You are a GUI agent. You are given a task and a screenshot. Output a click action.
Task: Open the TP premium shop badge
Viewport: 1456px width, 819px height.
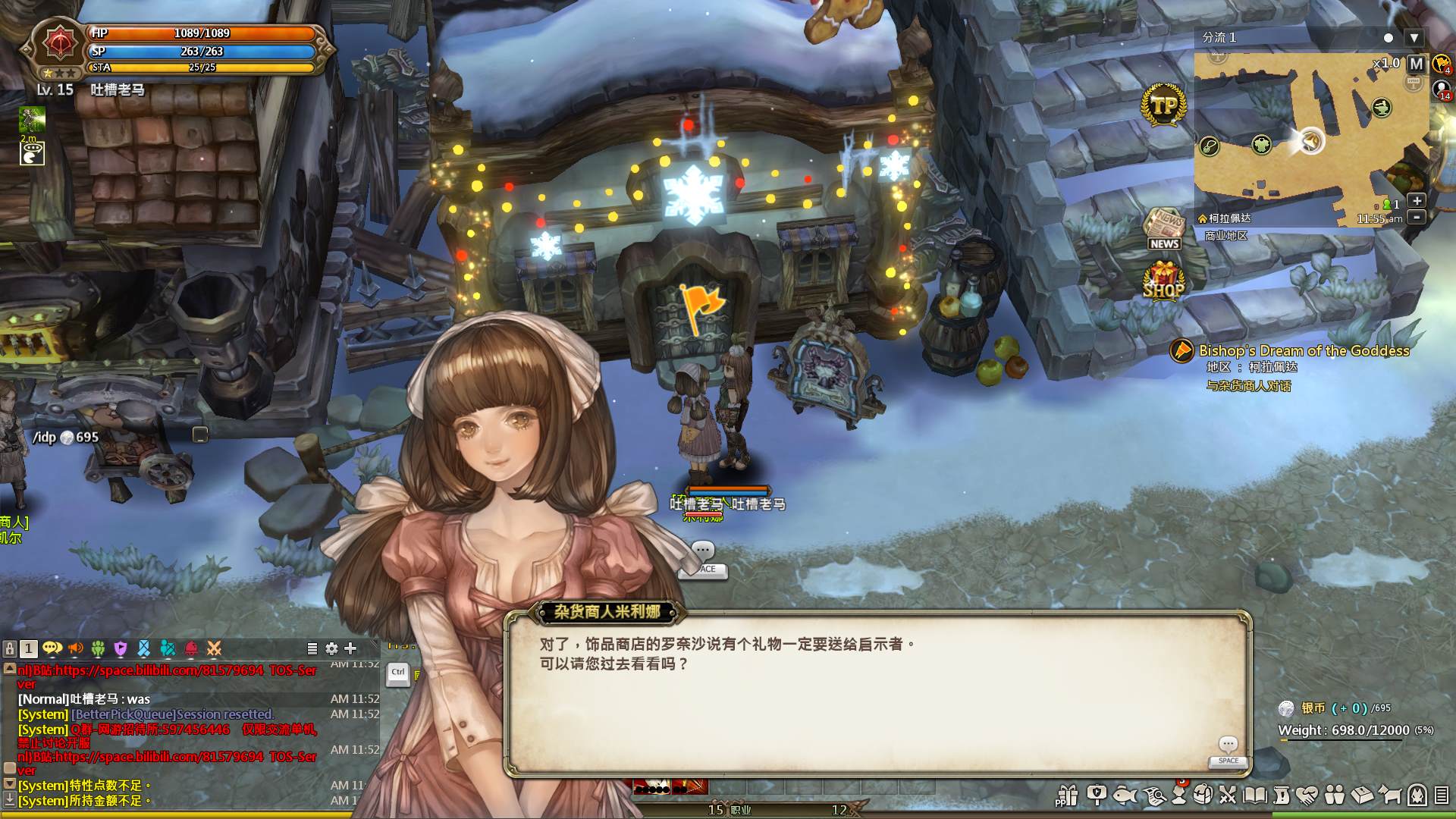(1163, 105)
